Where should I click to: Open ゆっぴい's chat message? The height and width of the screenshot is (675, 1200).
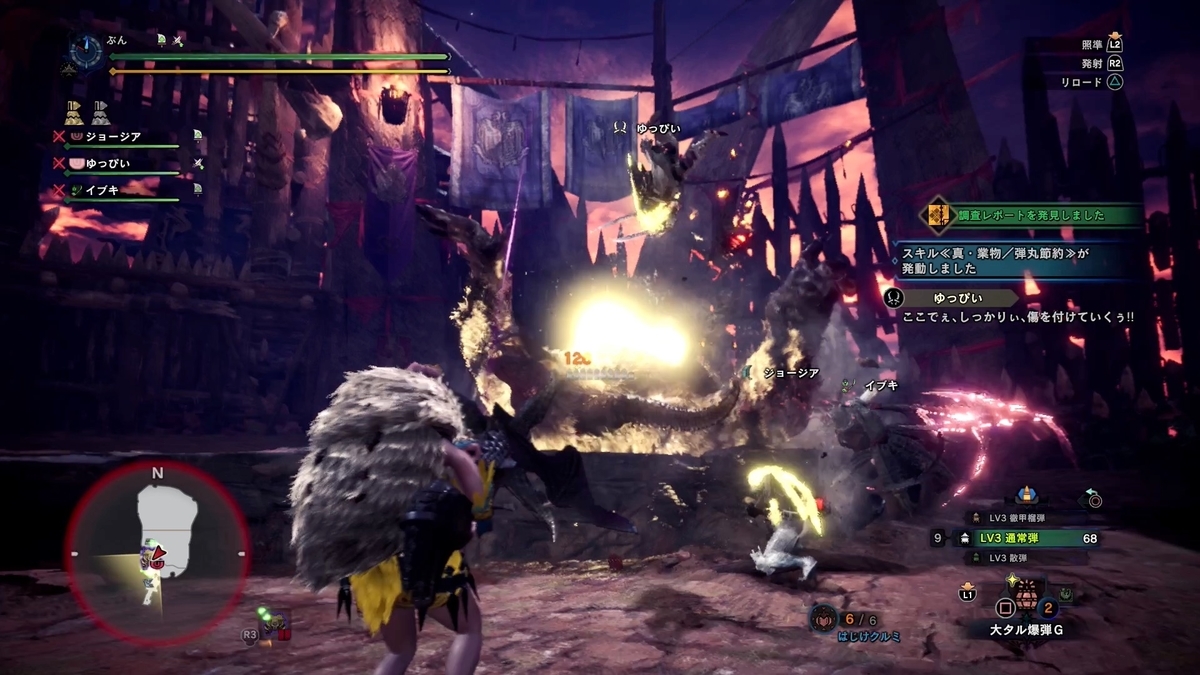tap(1010, 307)
